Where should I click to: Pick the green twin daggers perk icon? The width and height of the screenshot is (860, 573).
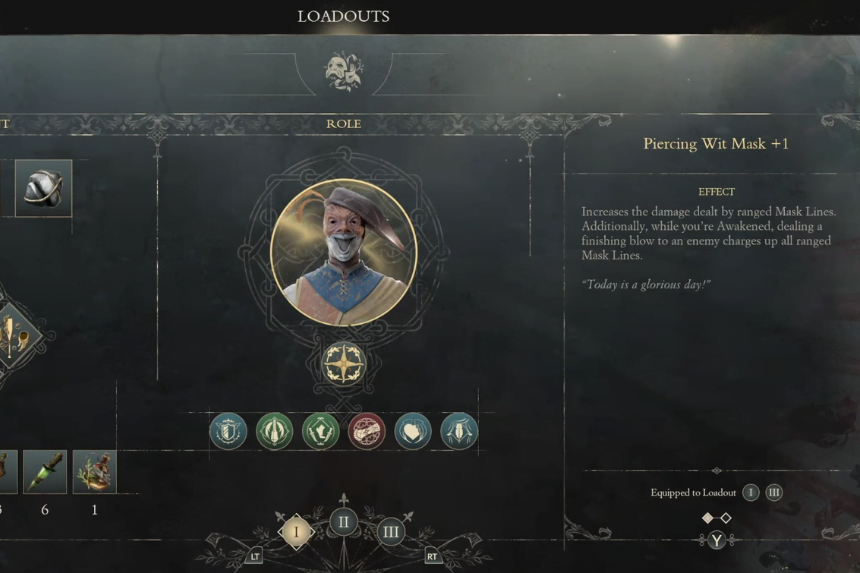pyautogui.click(x=320, y=431)
